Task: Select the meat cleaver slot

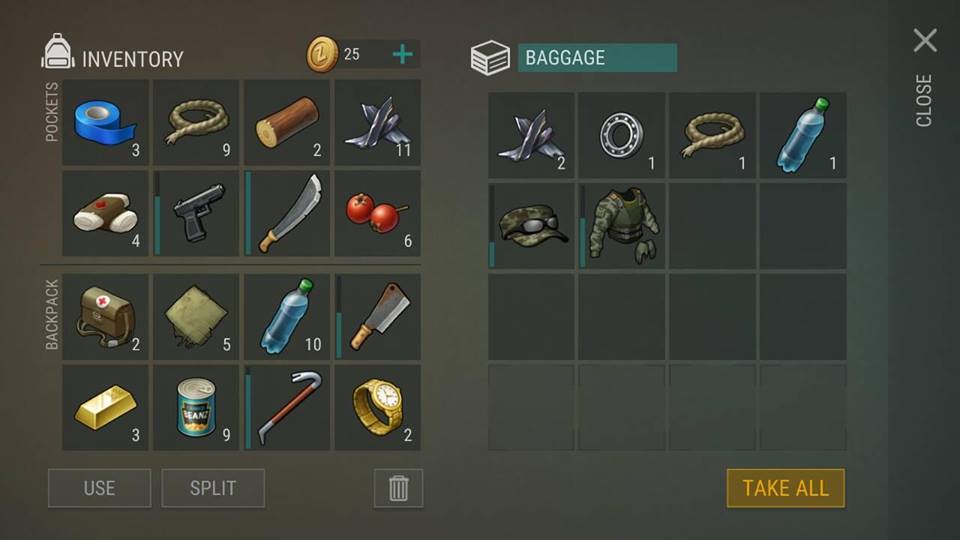Action: 377,317
